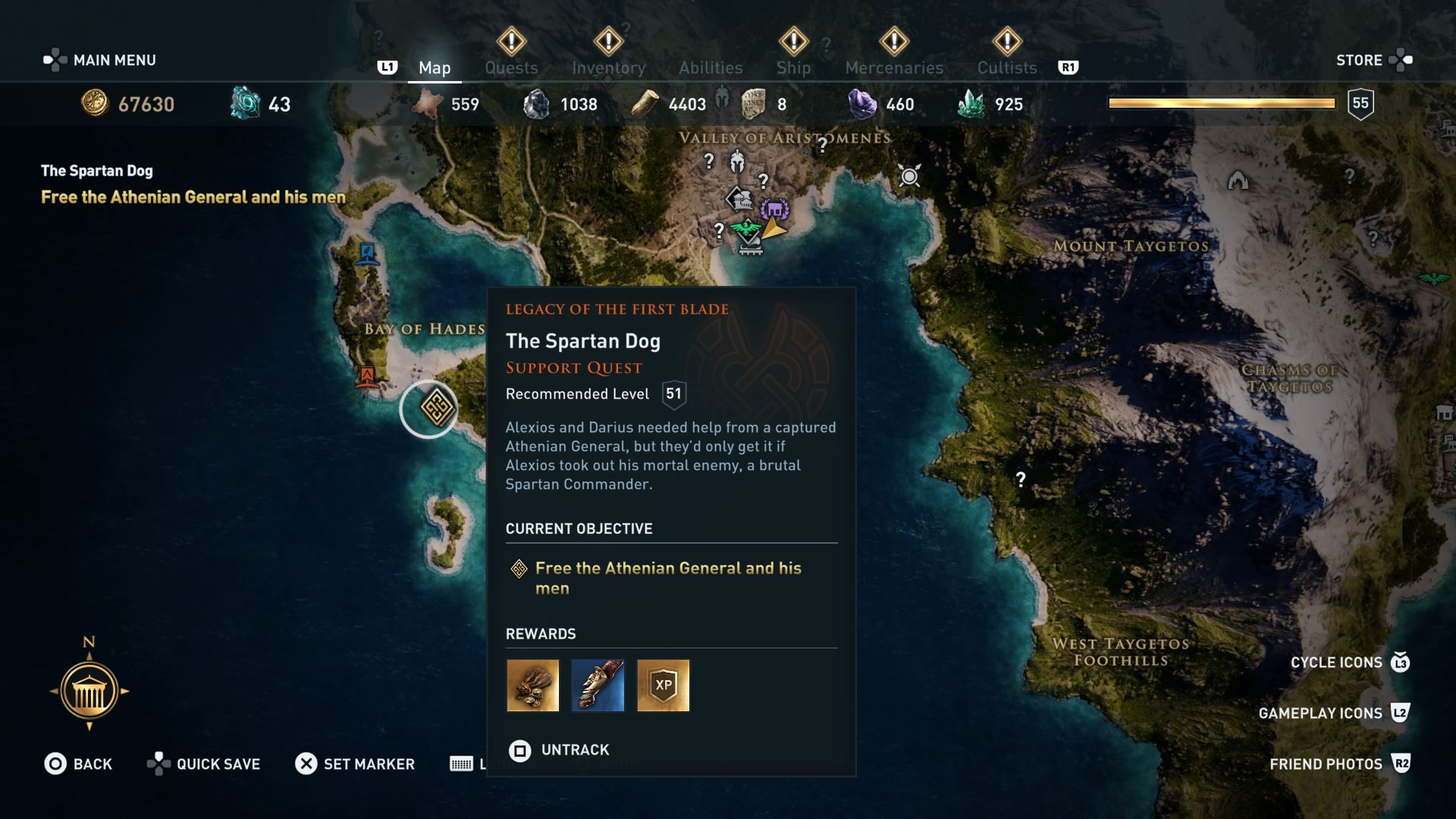Click the weapon reward icon in the quest panel
This screenshot has height=819, width=1456.
[x=598, y=686]
